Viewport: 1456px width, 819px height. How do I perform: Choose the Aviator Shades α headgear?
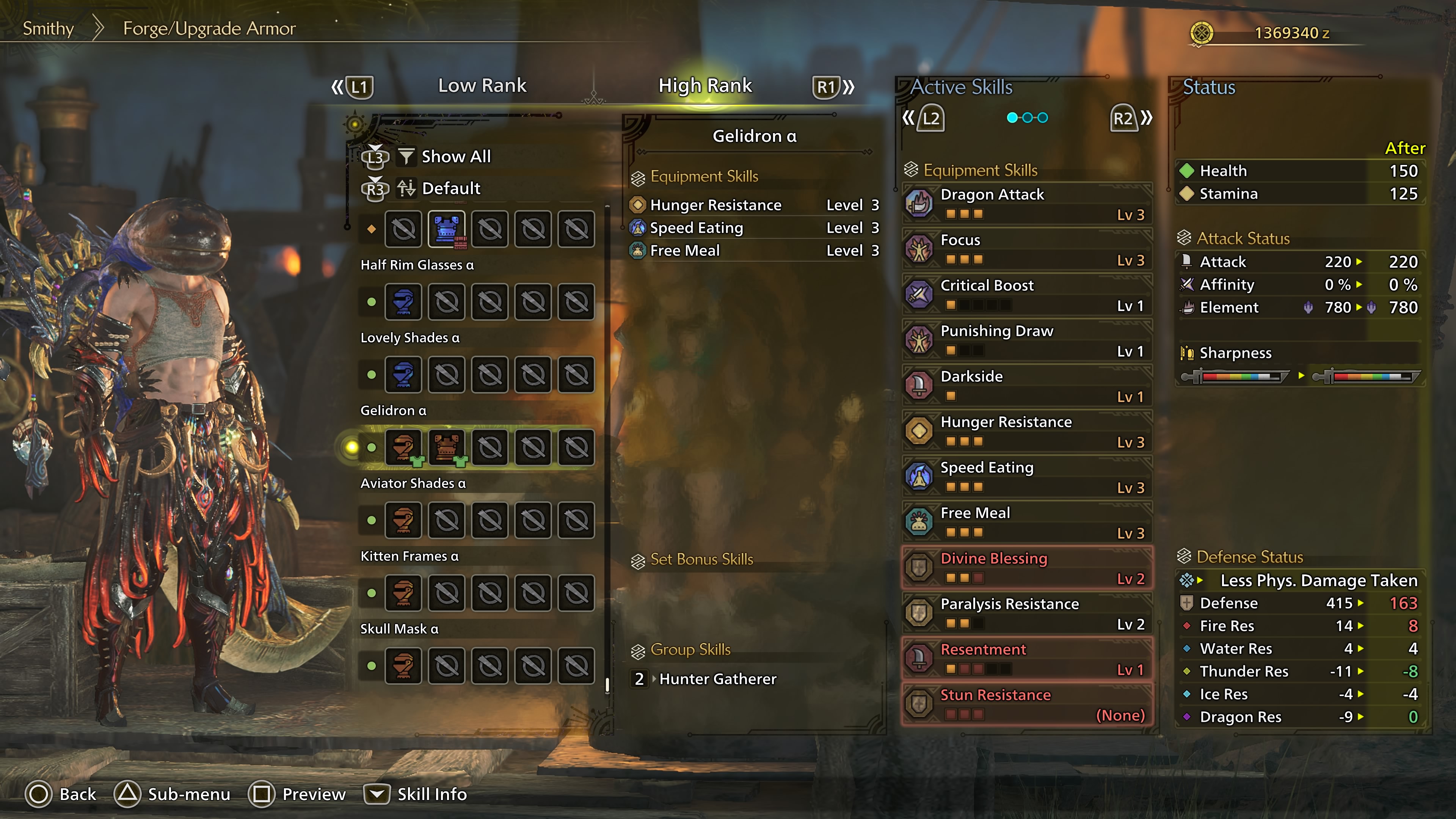403,520
